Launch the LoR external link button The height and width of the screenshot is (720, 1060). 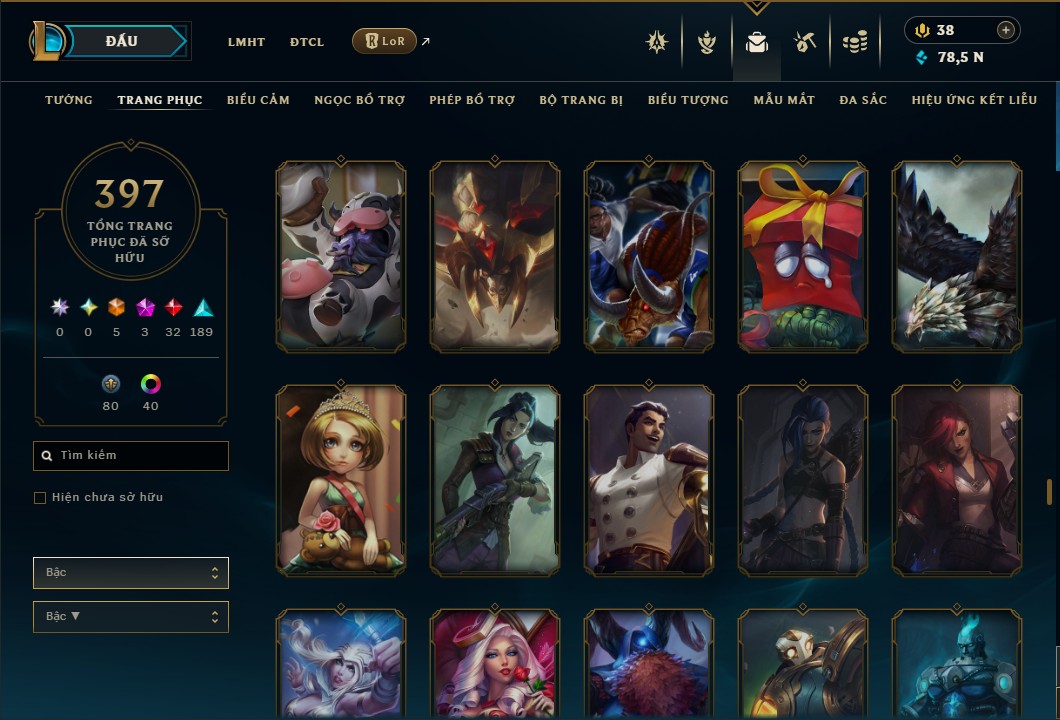[x=385, y=41]
